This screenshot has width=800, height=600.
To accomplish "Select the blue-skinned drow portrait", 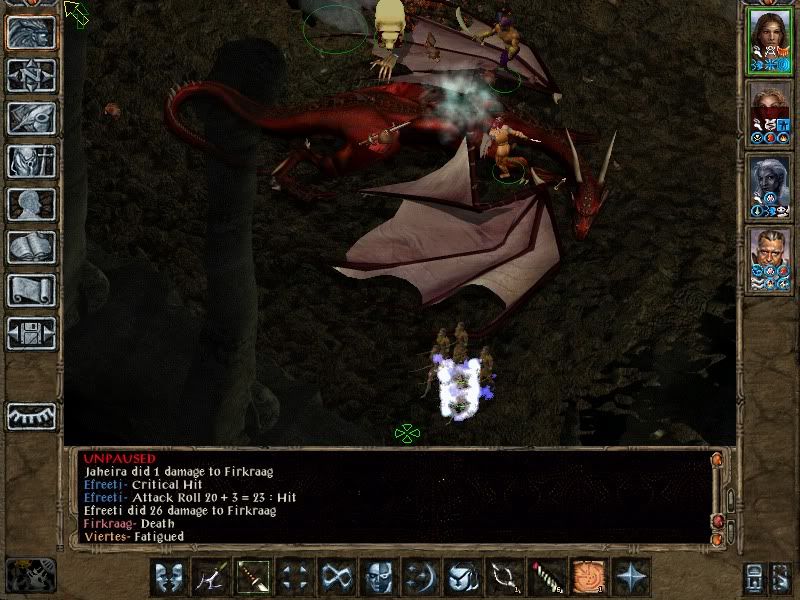I will 770,184.
